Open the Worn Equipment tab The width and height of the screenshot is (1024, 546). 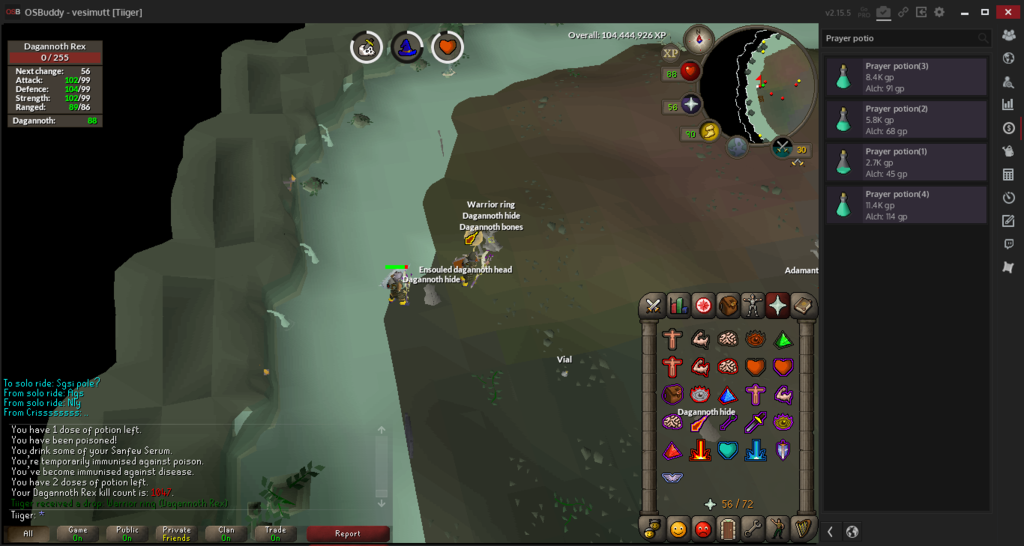point(752,306)
